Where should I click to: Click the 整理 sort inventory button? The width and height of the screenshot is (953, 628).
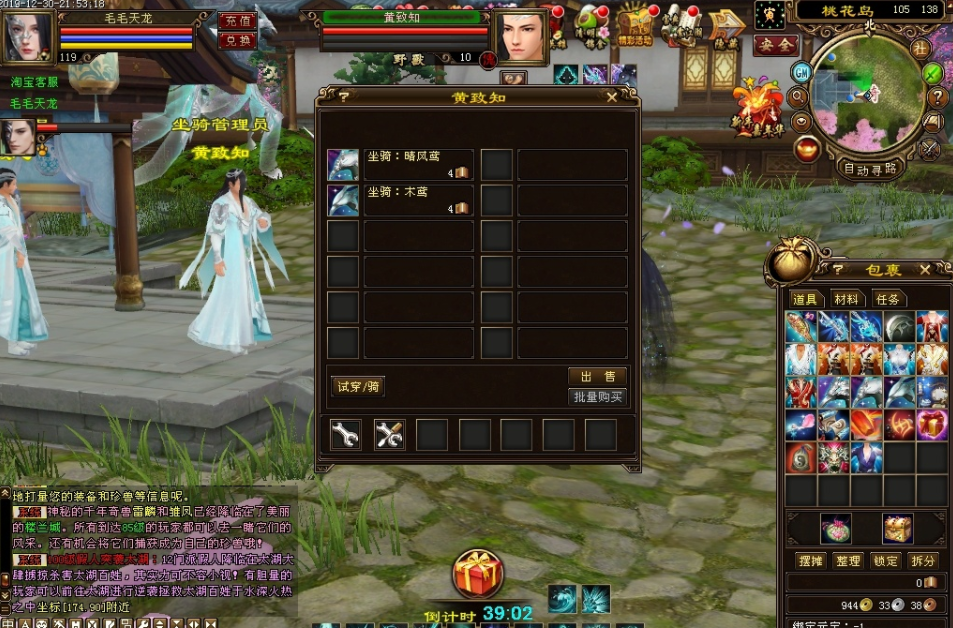[x=849, y=561]
